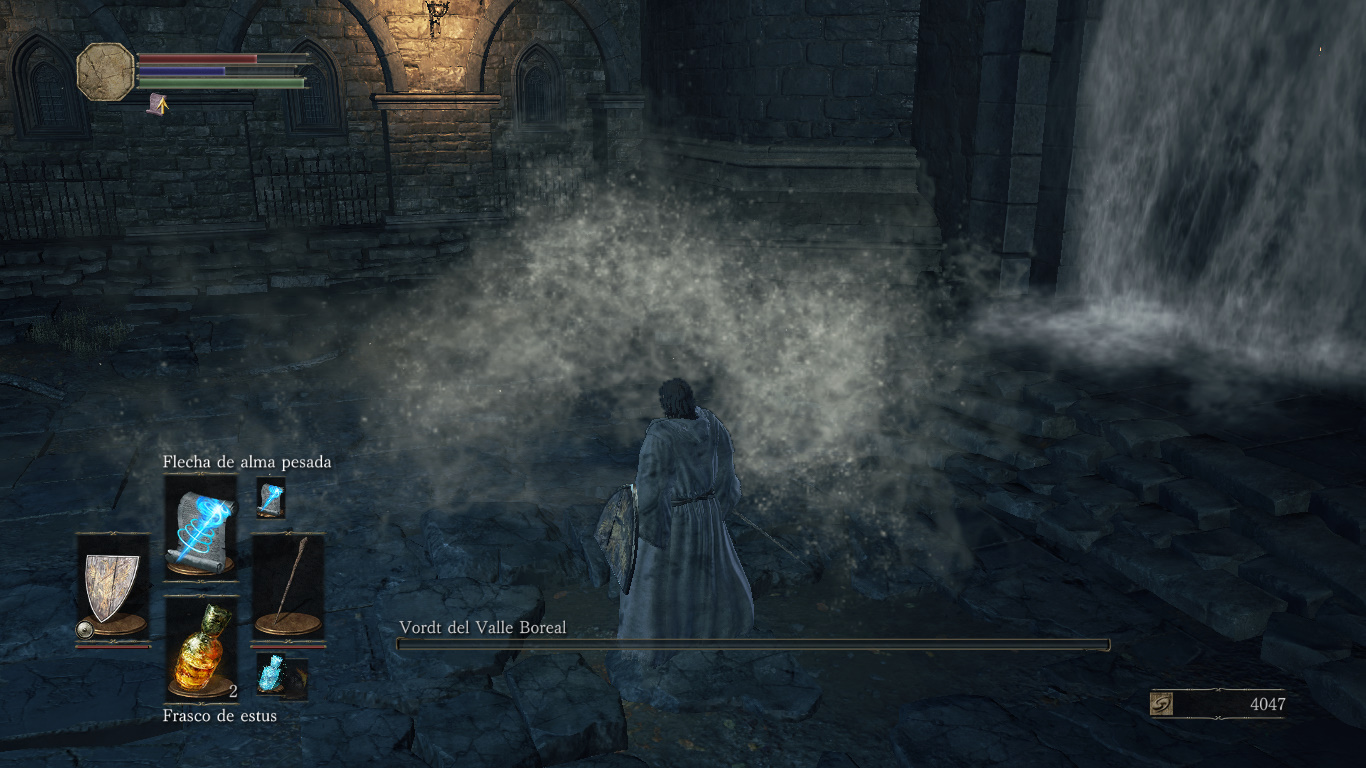Choose the shield in the left-hand slot
The width and height of the screenshot is (1366, 768).
(112, 588)
